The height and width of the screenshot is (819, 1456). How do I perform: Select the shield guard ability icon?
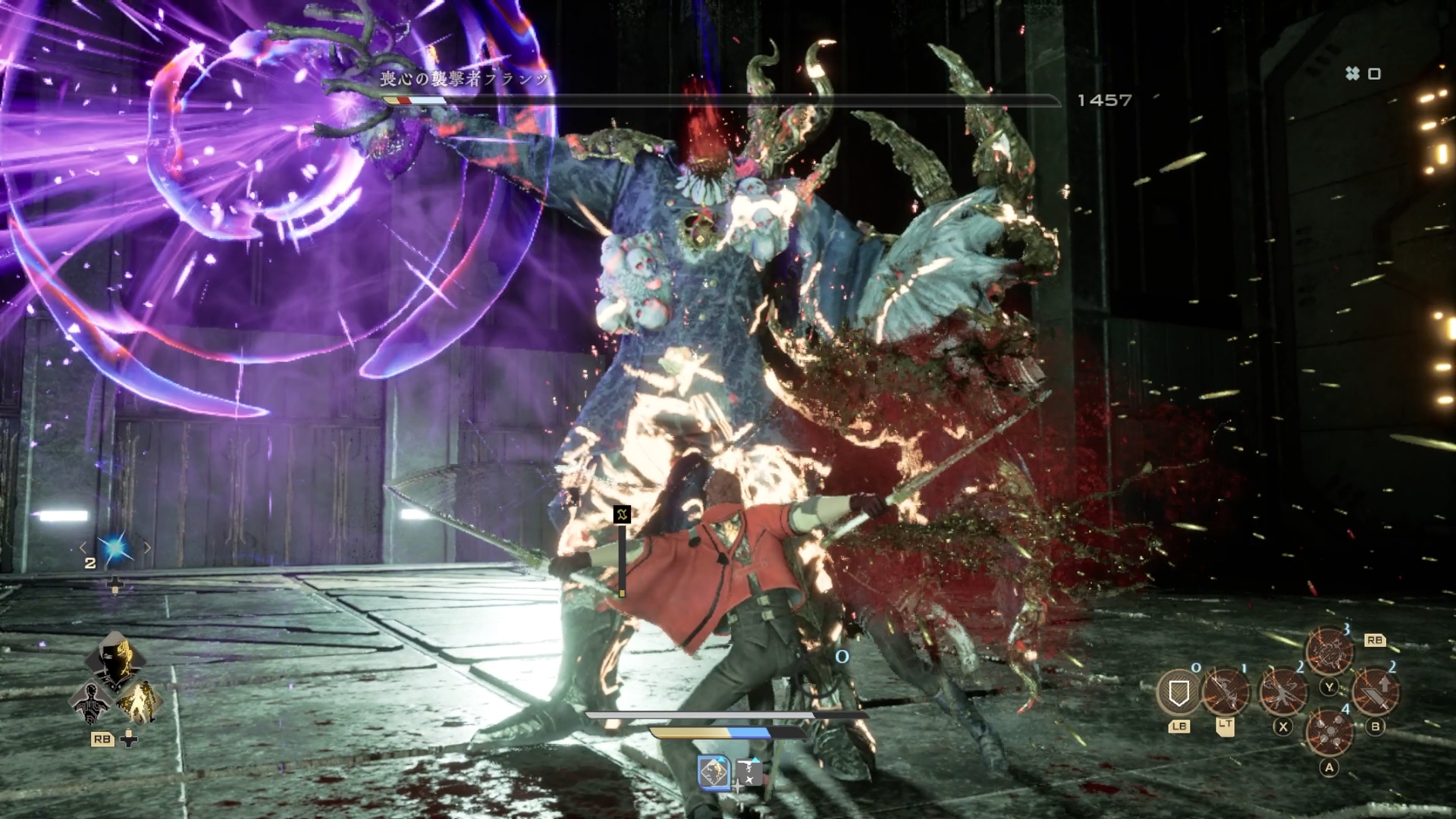(x=1178, y=692)
